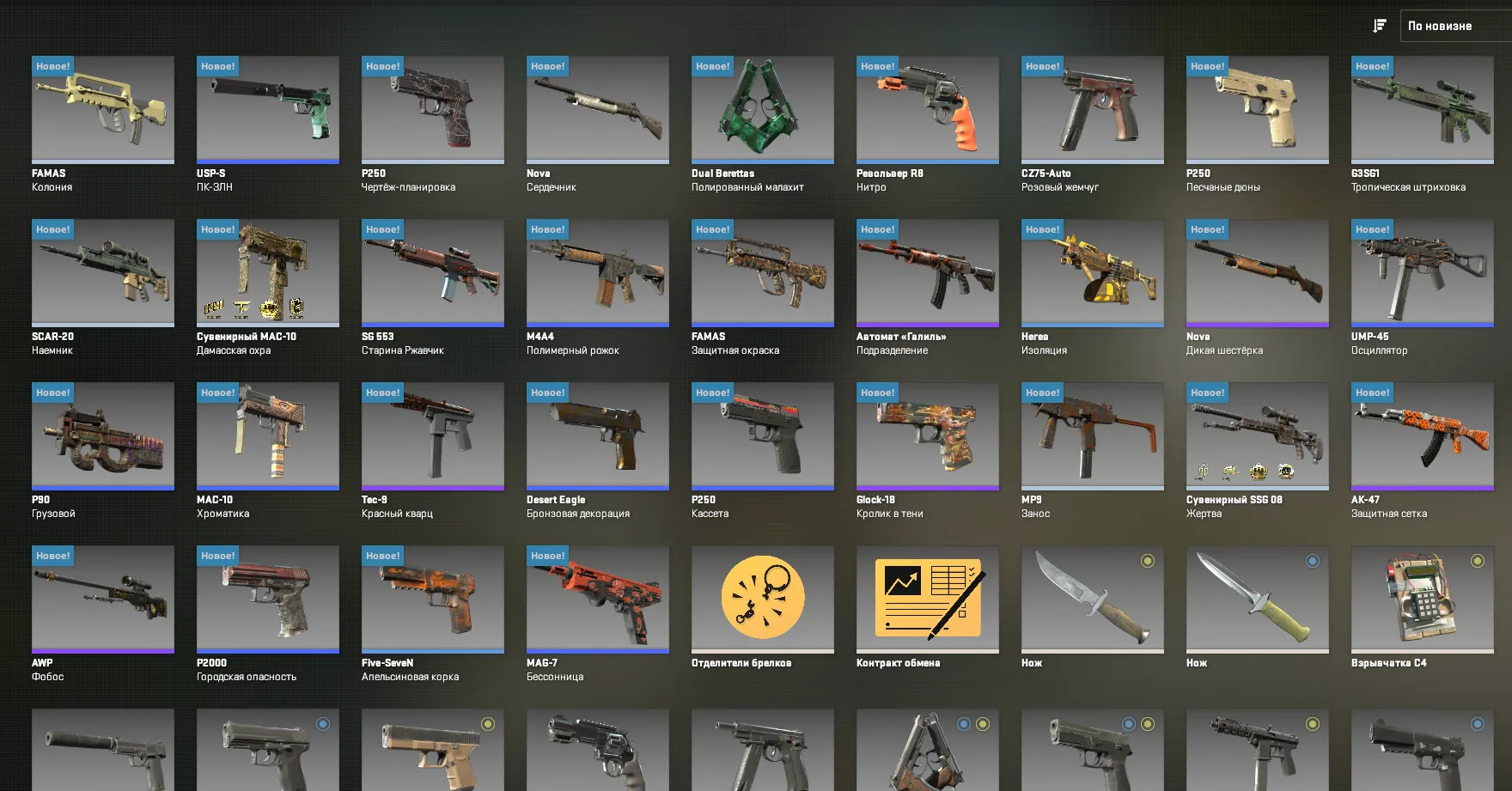The image size is (1512, 791).
Task: Select the Desert Eagle Бронзовая декорация
Action: coord(597,435)
